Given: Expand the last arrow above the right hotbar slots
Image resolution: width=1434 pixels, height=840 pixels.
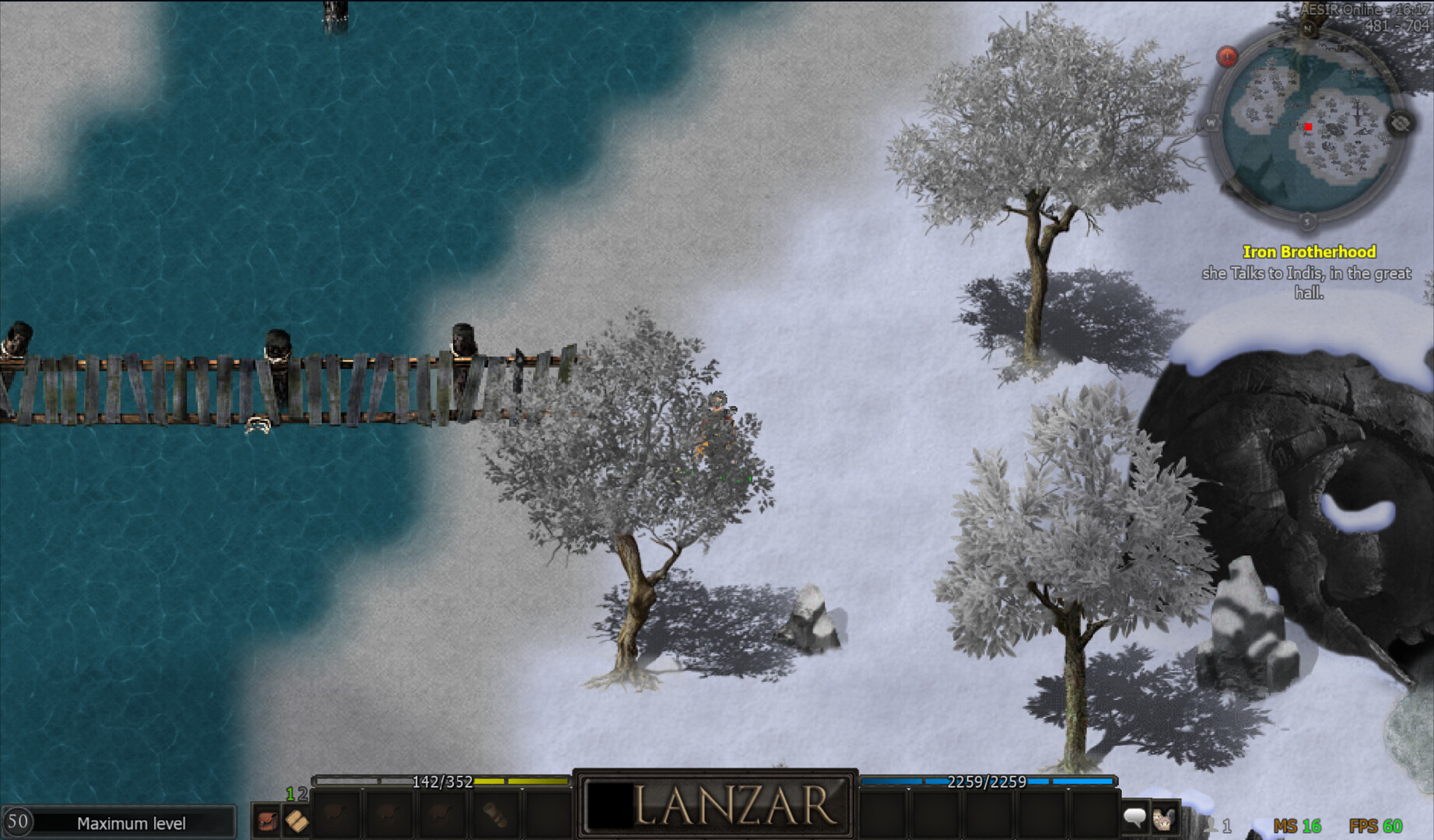Looking at the screenshot, I should tap(1068, 789).
